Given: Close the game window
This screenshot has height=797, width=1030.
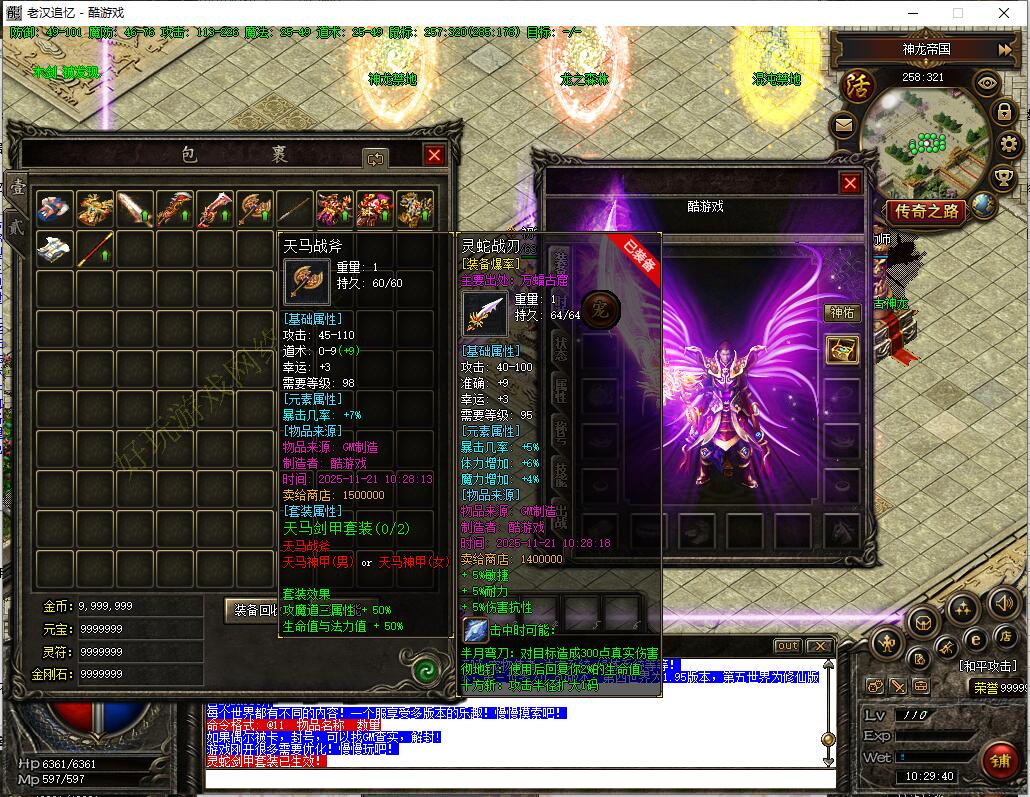Looking at the screenshot, I should 1005,13.
